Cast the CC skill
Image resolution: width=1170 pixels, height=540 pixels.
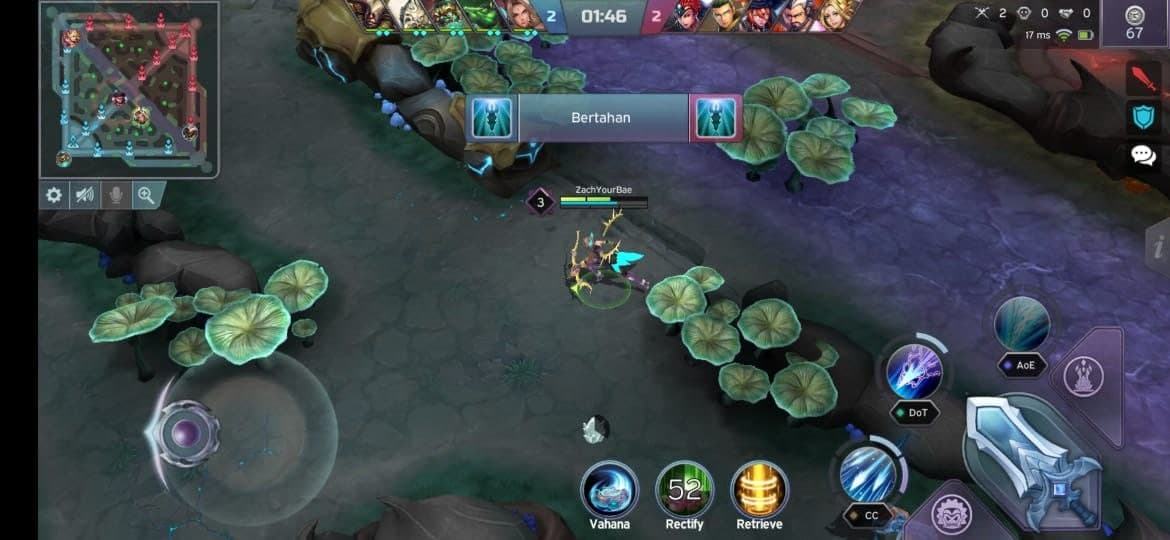[867, 473]
